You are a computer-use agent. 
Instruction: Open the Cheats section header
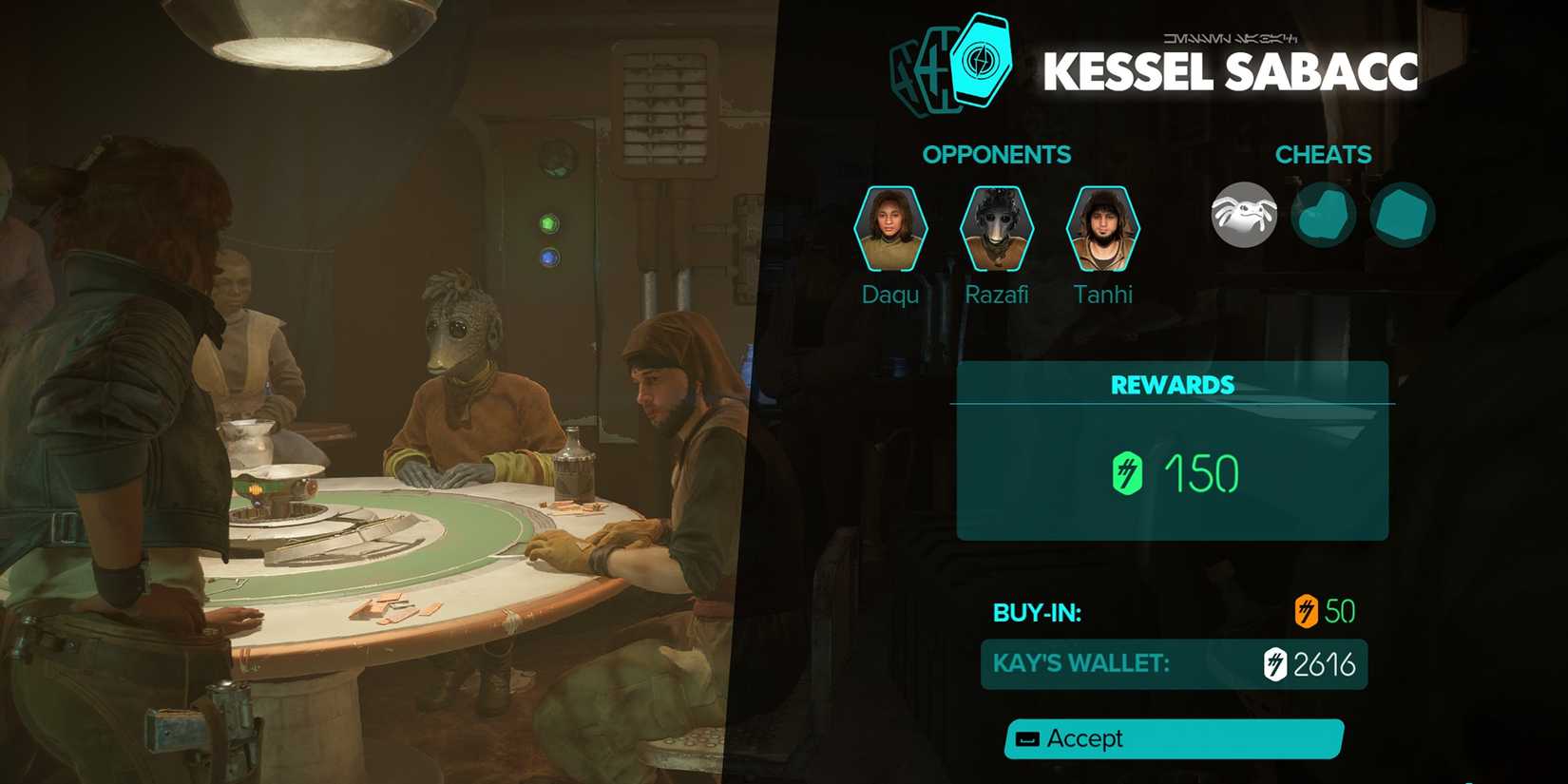[1325, 154]
